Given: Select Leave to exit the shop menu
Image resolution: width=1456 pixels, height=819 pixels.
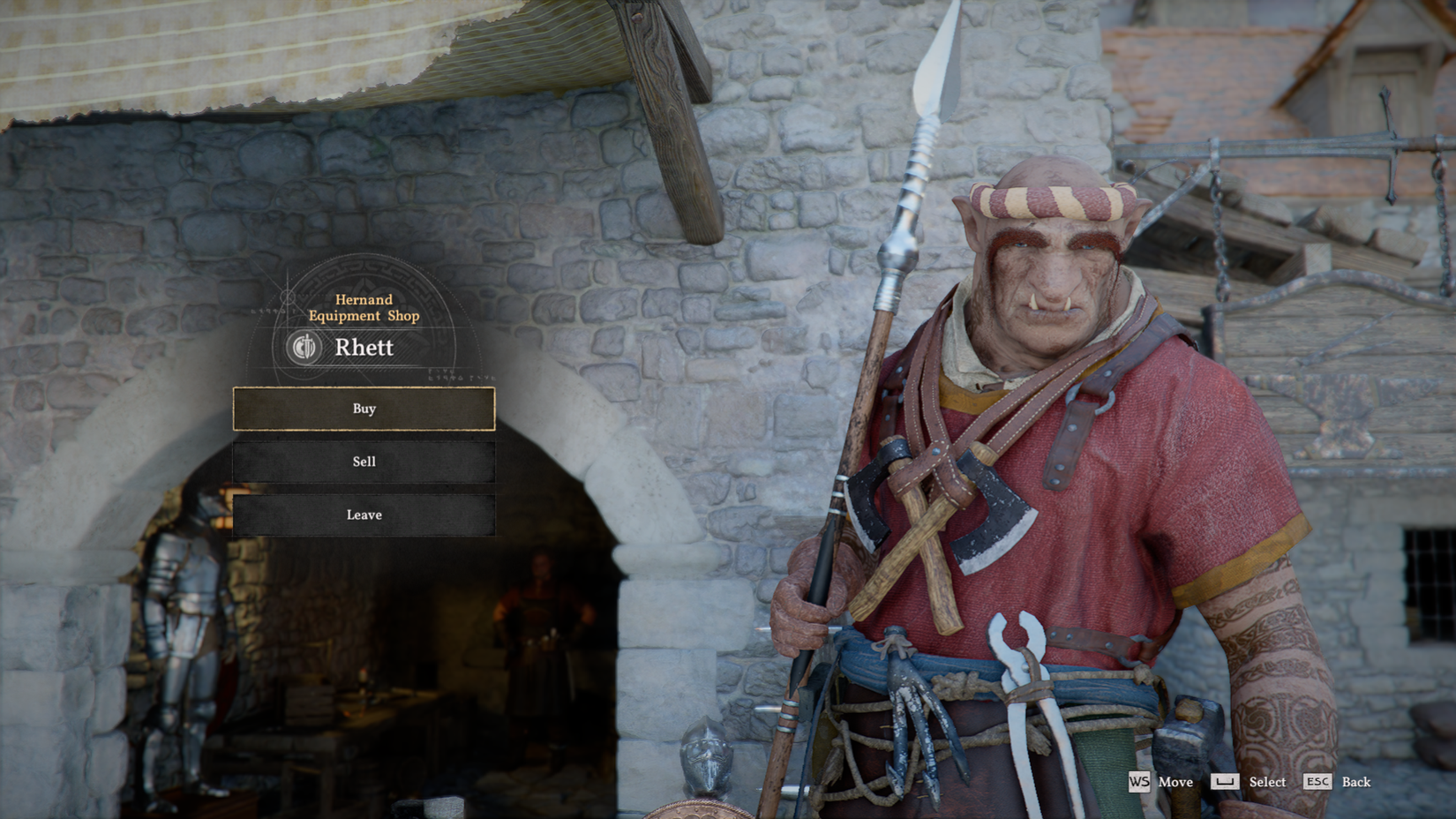Looking at the screenshot, I should (x=363, y=514).
